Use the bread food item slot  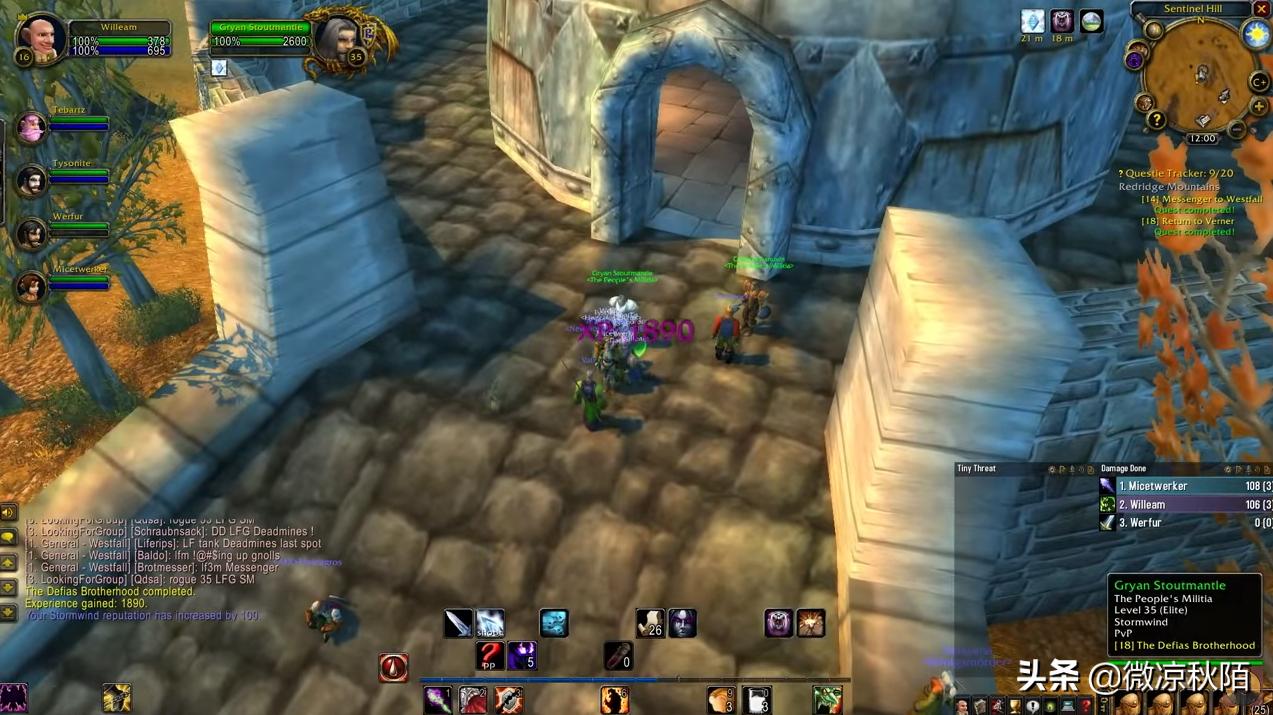(x=720, y=699)
